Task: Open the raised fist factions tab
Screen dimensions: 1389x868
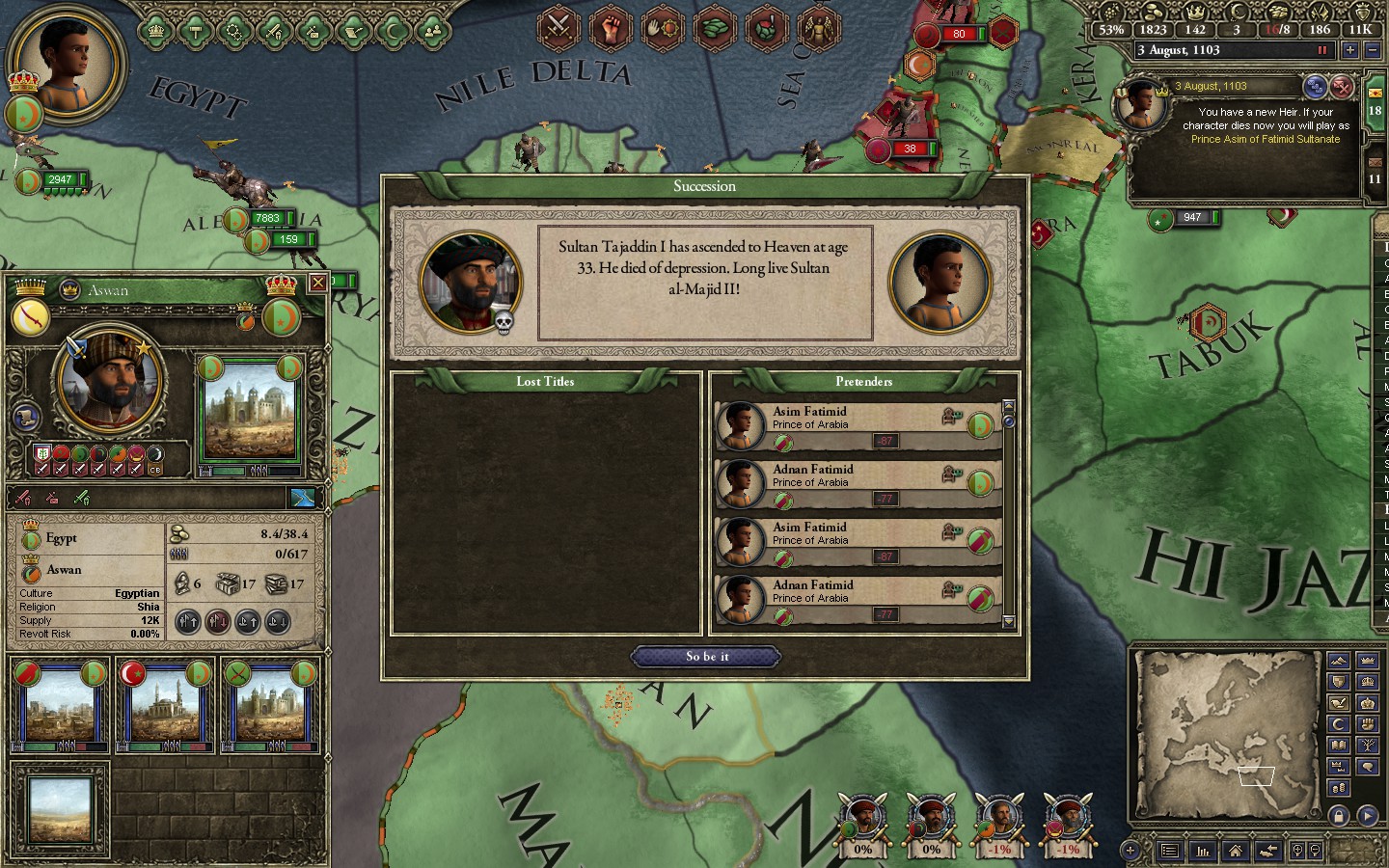Action: click(x=610, y=27)
